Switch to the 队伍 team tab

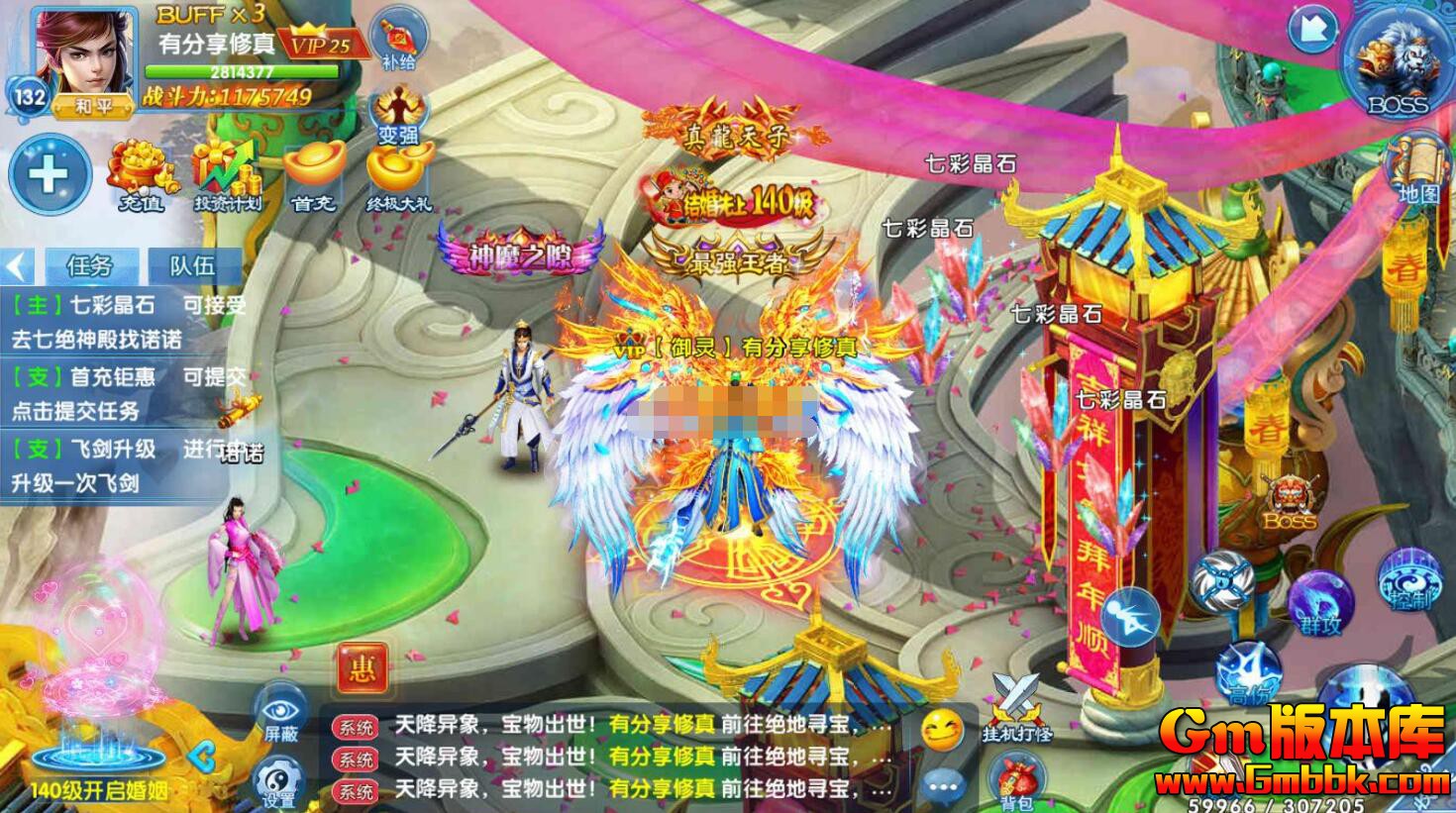192,264
